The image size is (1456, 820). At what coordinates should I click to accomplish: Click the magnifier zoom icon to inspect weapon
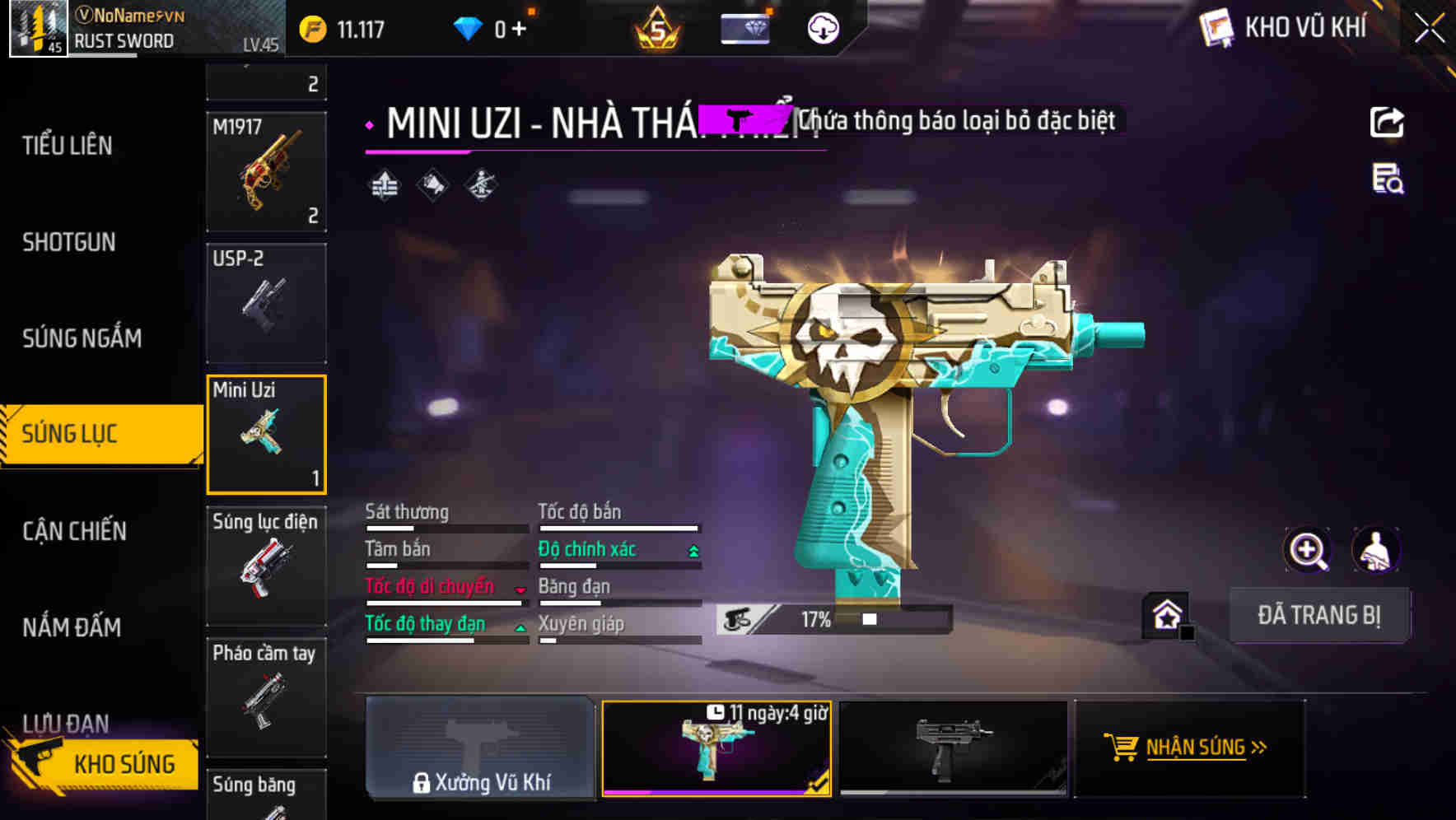[1306, 550]
